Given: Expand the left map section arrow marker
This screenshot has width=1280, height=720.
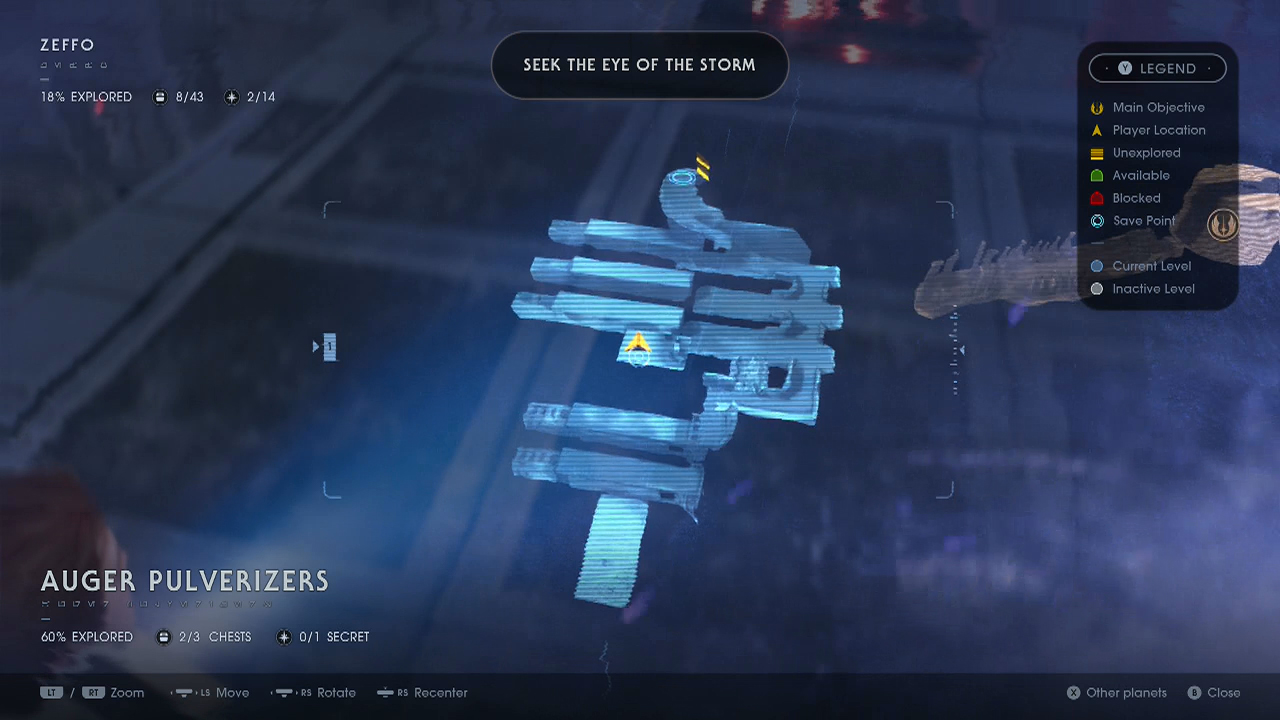Looking at the screenshot, I should pos(318,346).
